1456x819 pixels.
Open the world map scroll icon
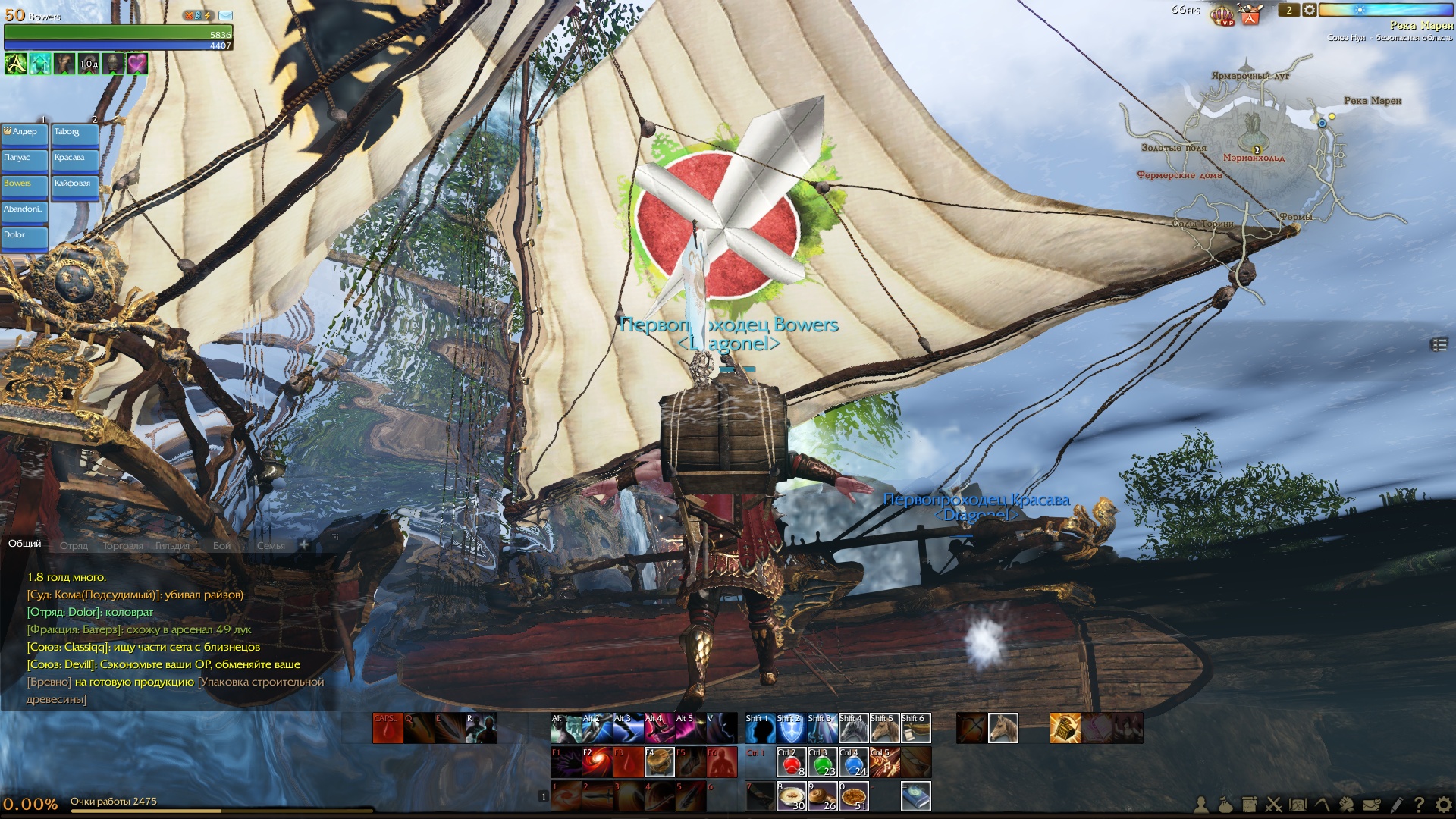pos(1298,805)
